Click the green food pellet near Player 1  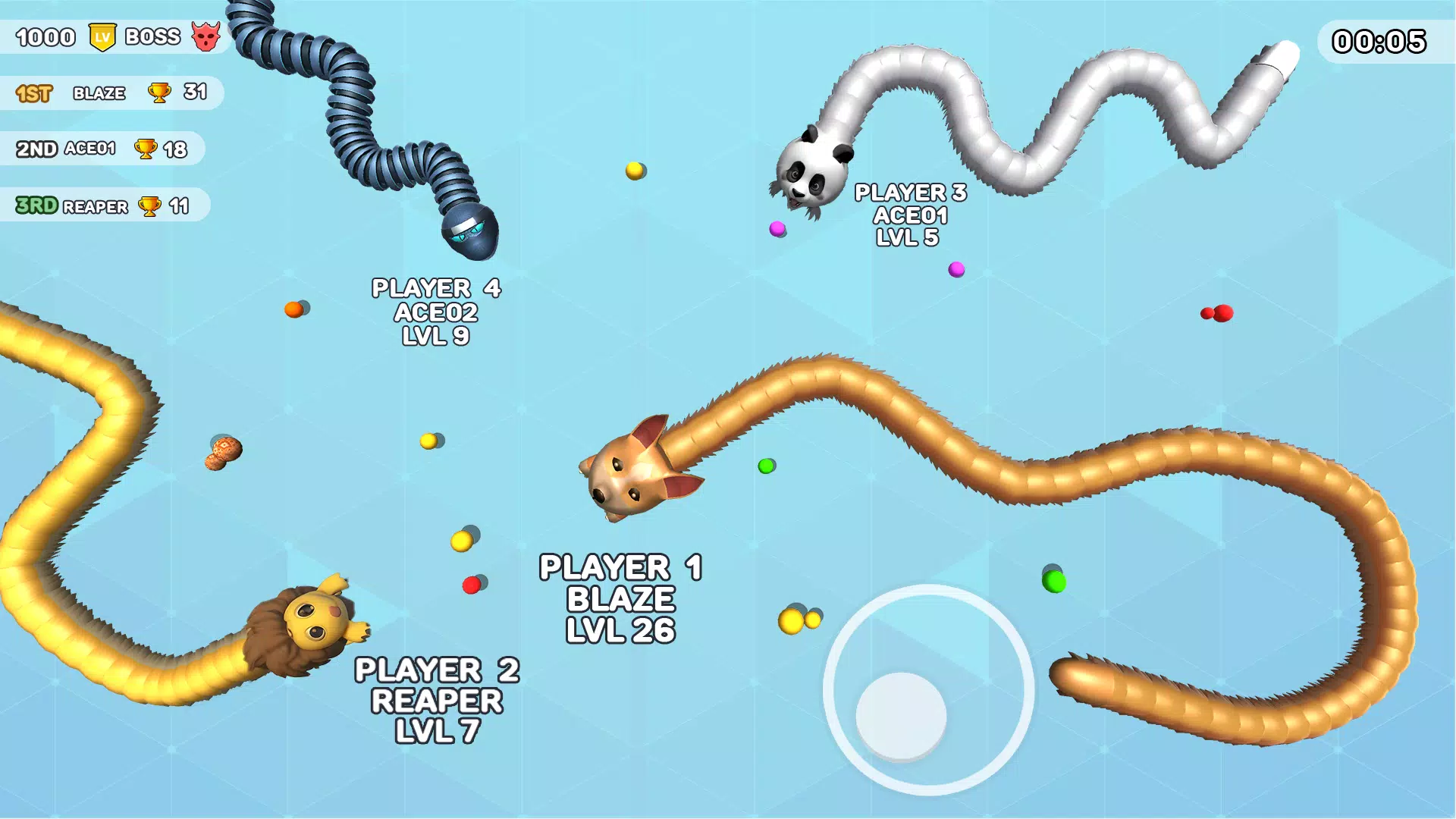click(x=764, y=467)
